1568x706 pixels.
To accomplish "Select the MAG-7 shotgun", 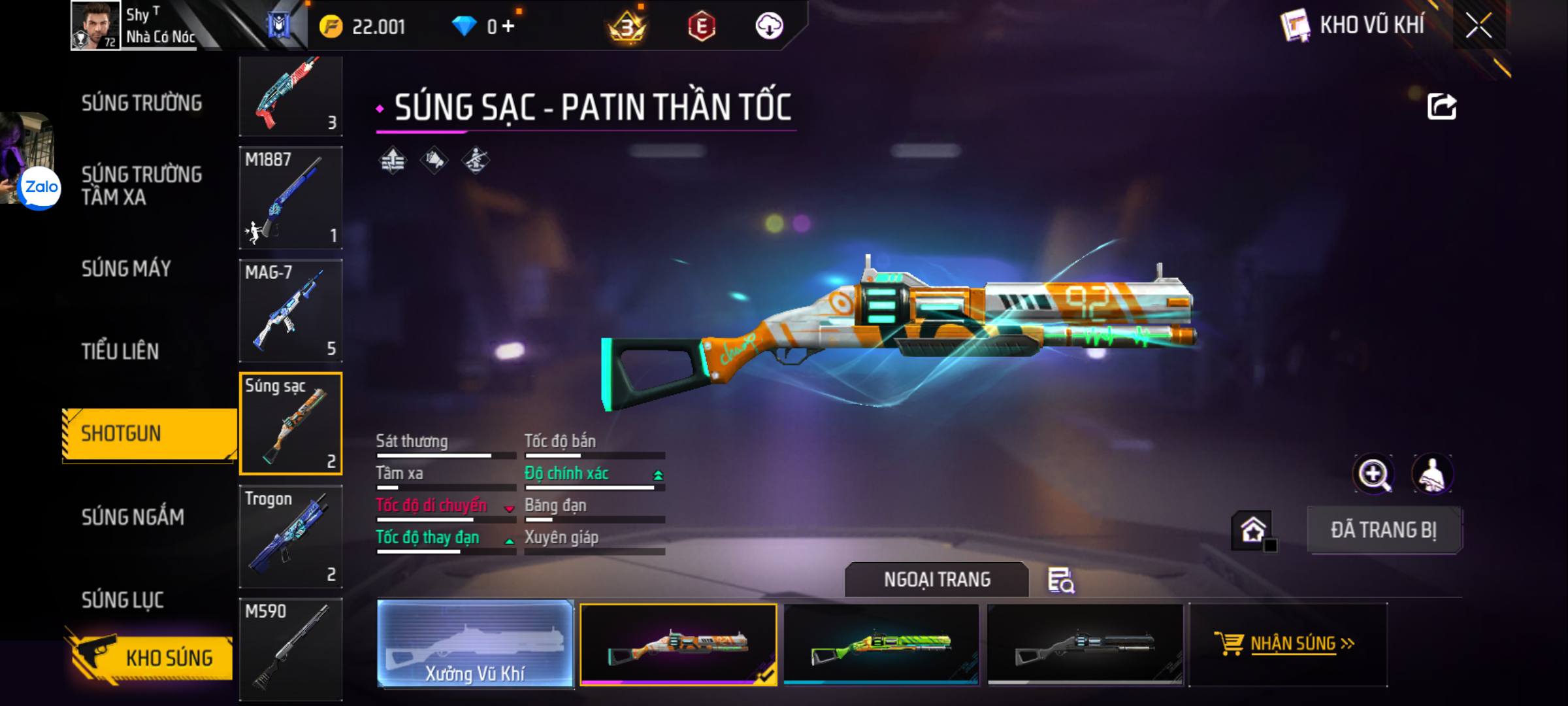I will 291,311.
